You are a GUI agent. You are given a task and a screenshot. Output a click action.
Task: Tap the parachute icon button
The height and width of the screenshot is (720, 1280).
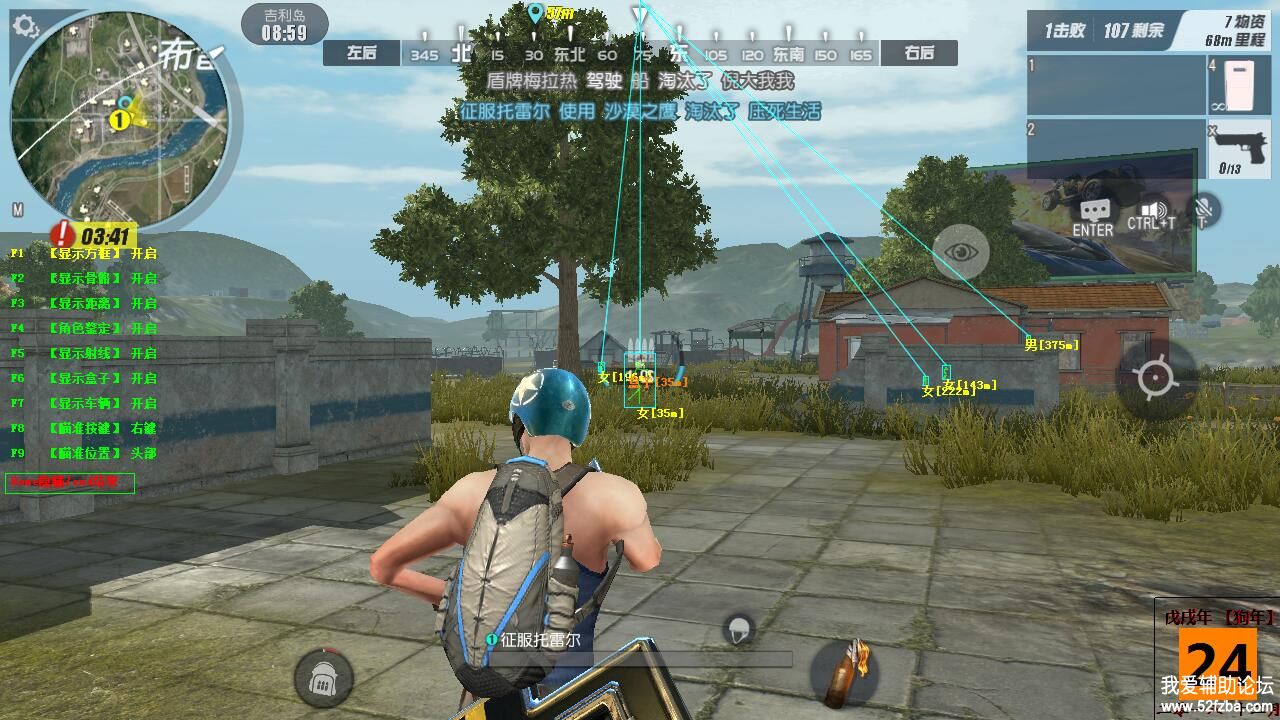point(738,630)
